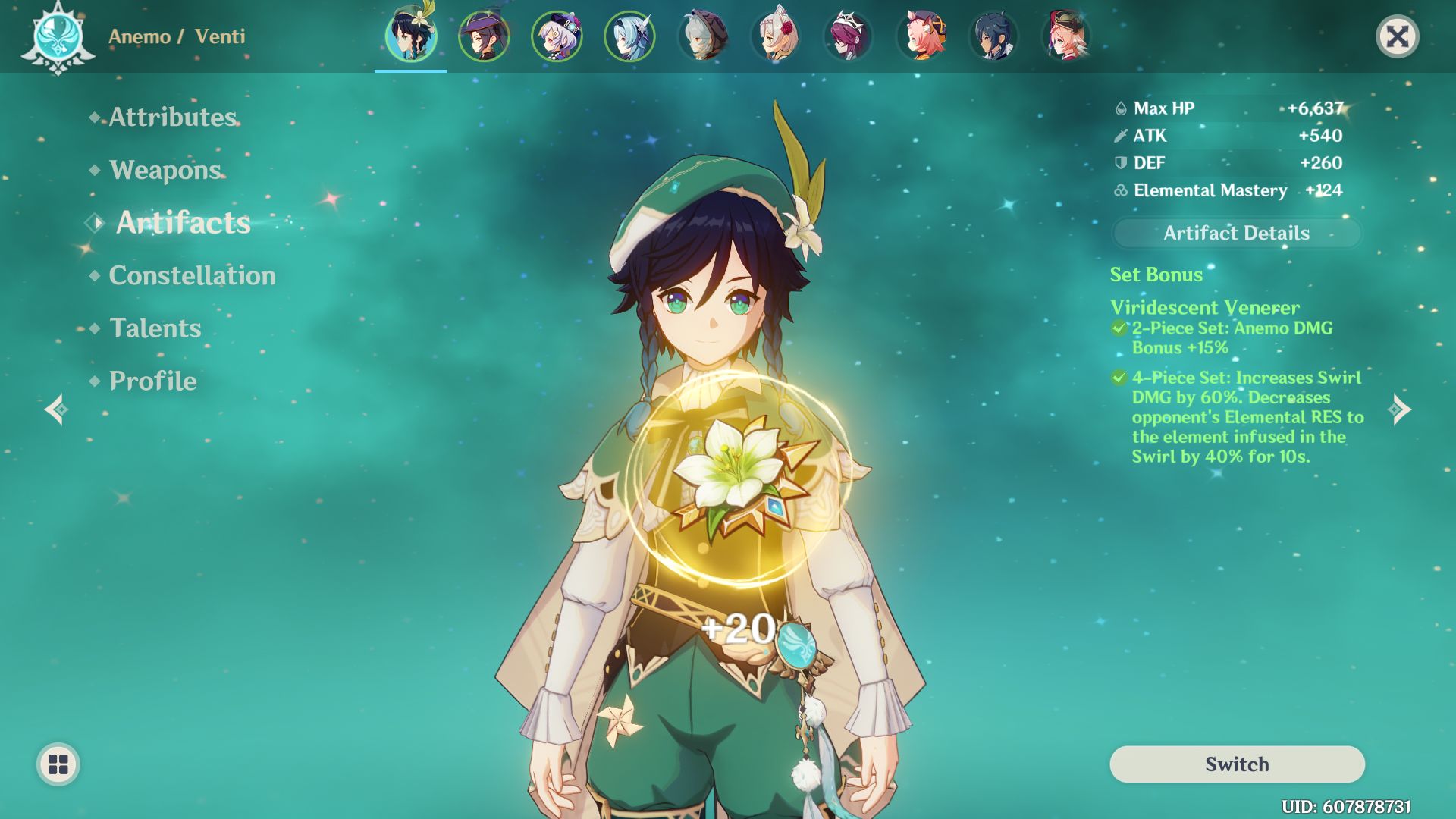The image size is (1456, 819).
Task: Switch to Diona's pink-haired cat-ear portrait
Action: (921, 36)
